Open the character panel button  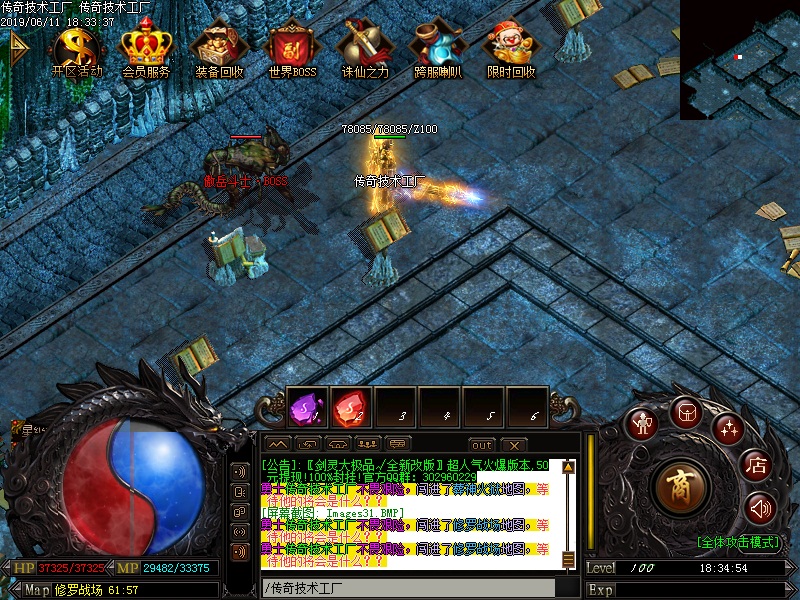point(640,424)
